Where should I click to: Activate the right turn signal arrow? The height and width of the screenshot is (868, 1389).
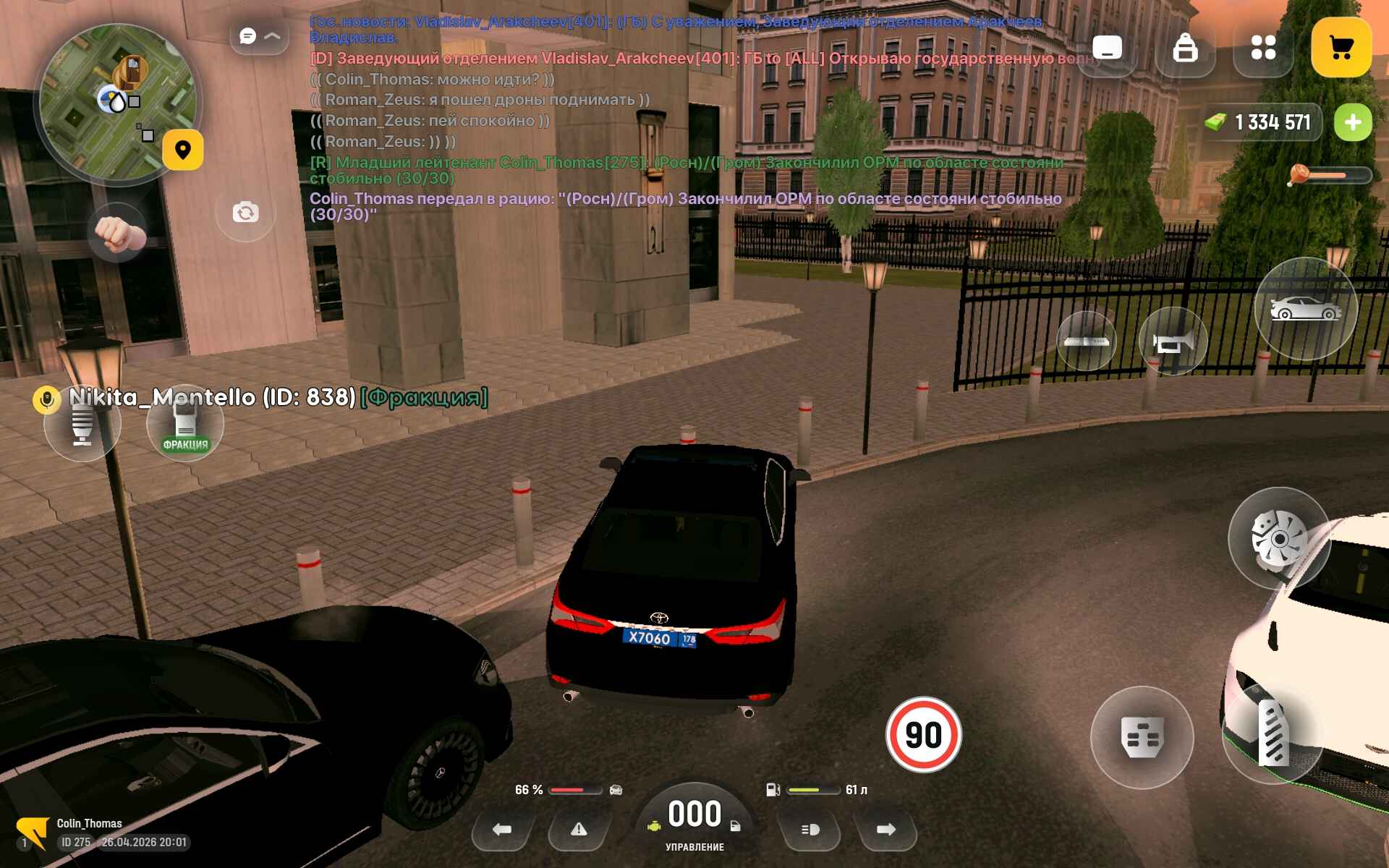[885, 830]
